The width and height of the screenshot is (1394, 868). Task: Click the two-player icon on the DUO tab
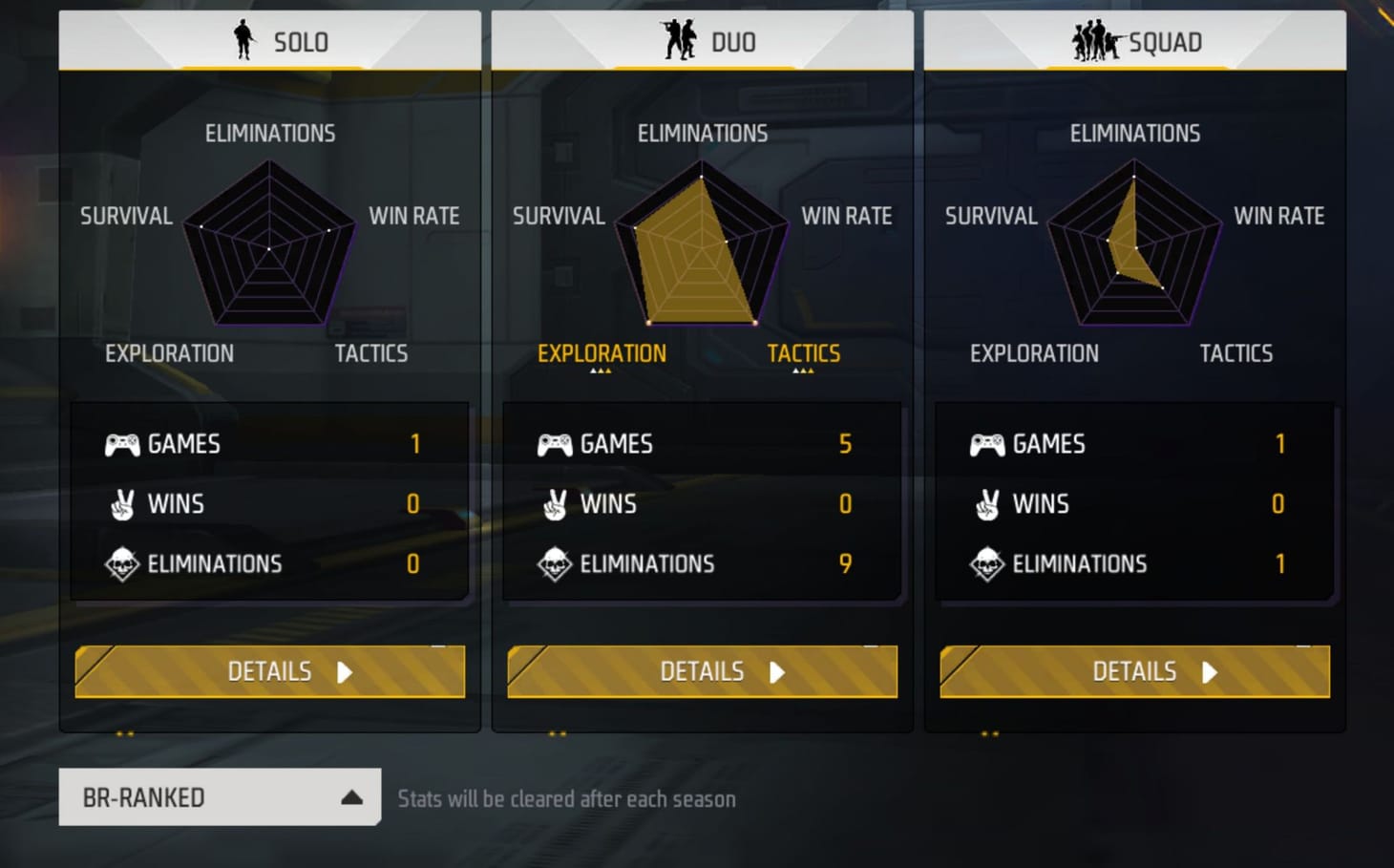pyautogui.click(x=678, y=41)
